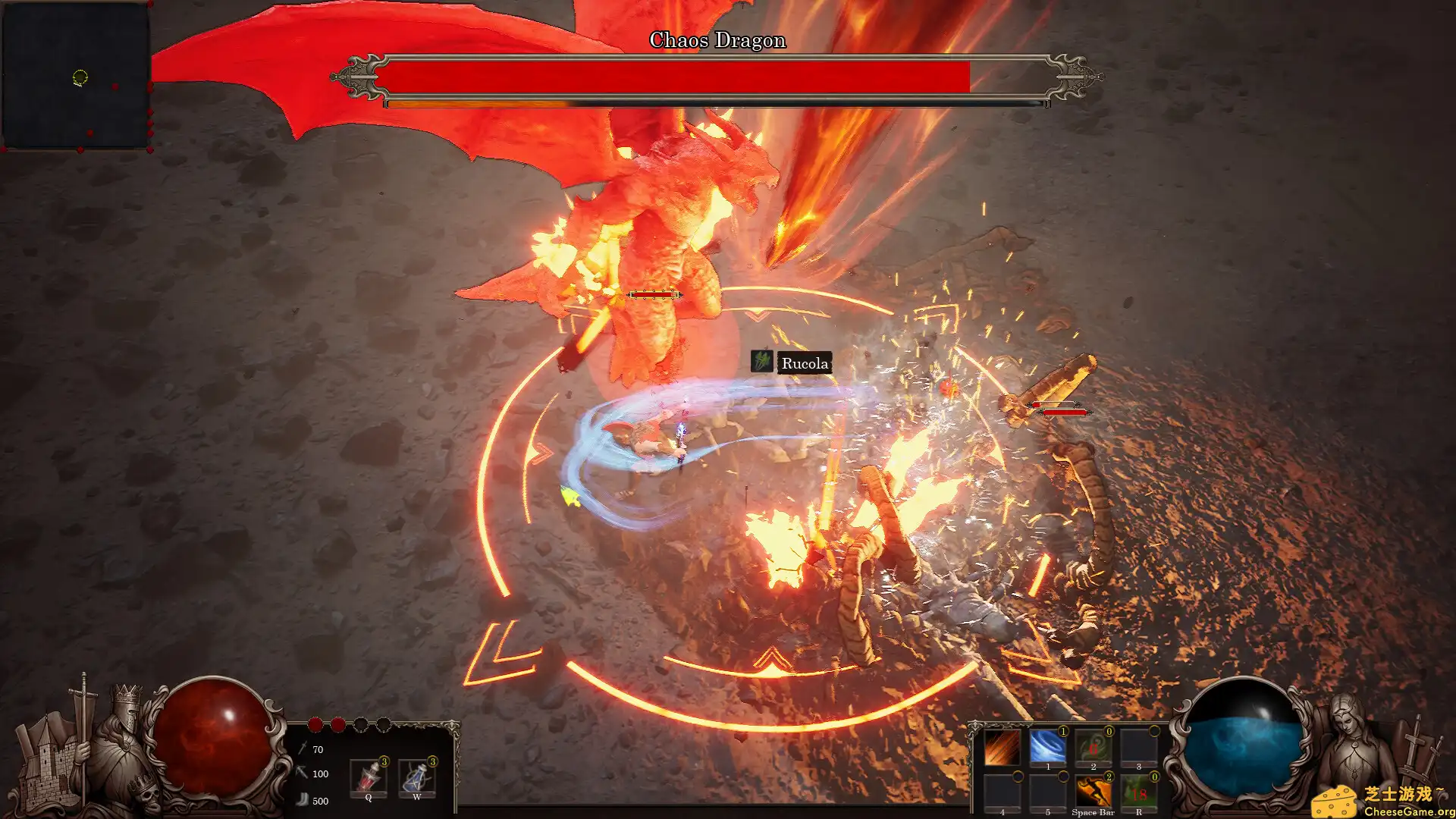Toggle auto-cast on the Space Bar Sprint skill
The image size is (1456, 819).
1109,777
